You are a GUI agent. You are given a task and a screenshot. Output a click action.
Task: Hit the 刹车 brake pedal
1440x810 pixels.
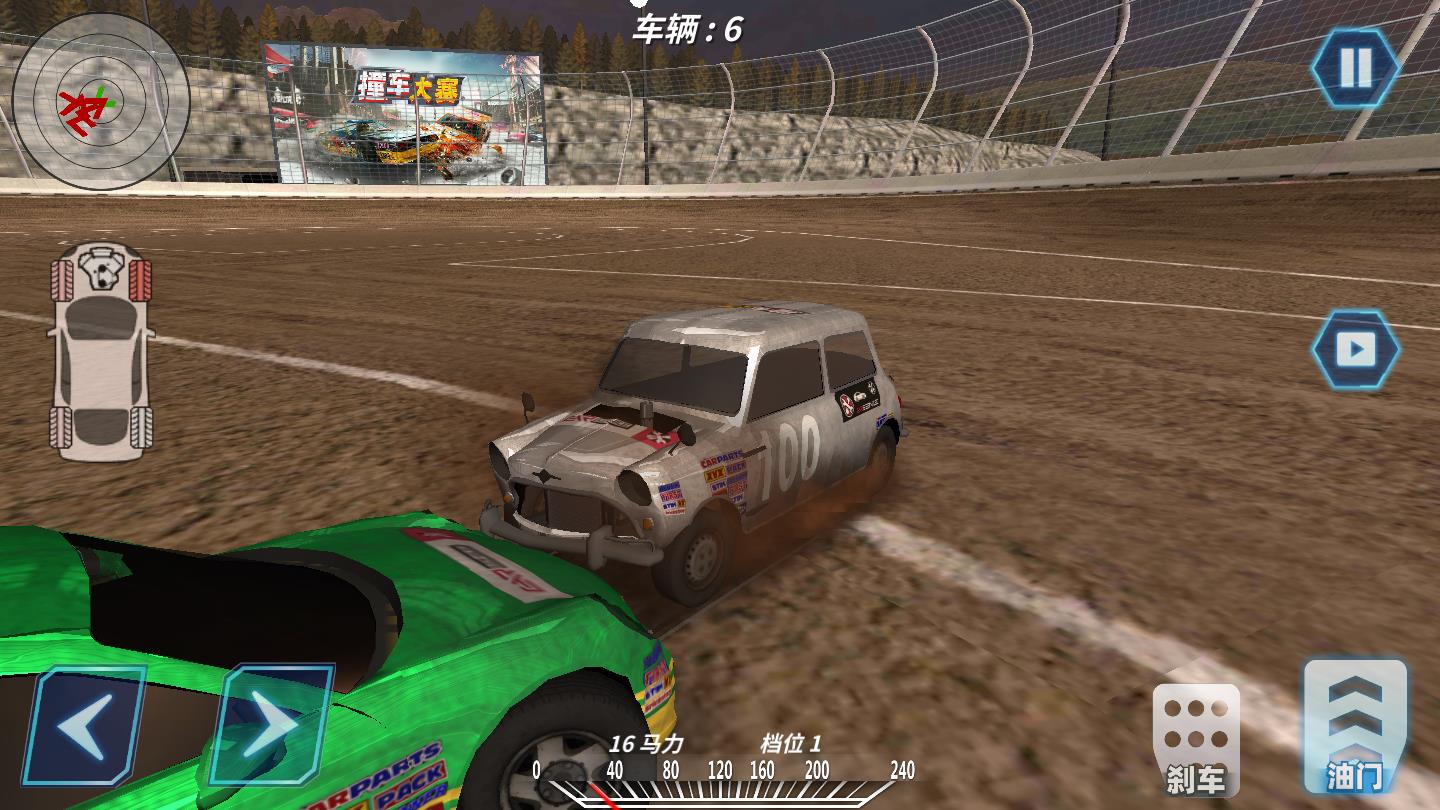pos(1196,740)
